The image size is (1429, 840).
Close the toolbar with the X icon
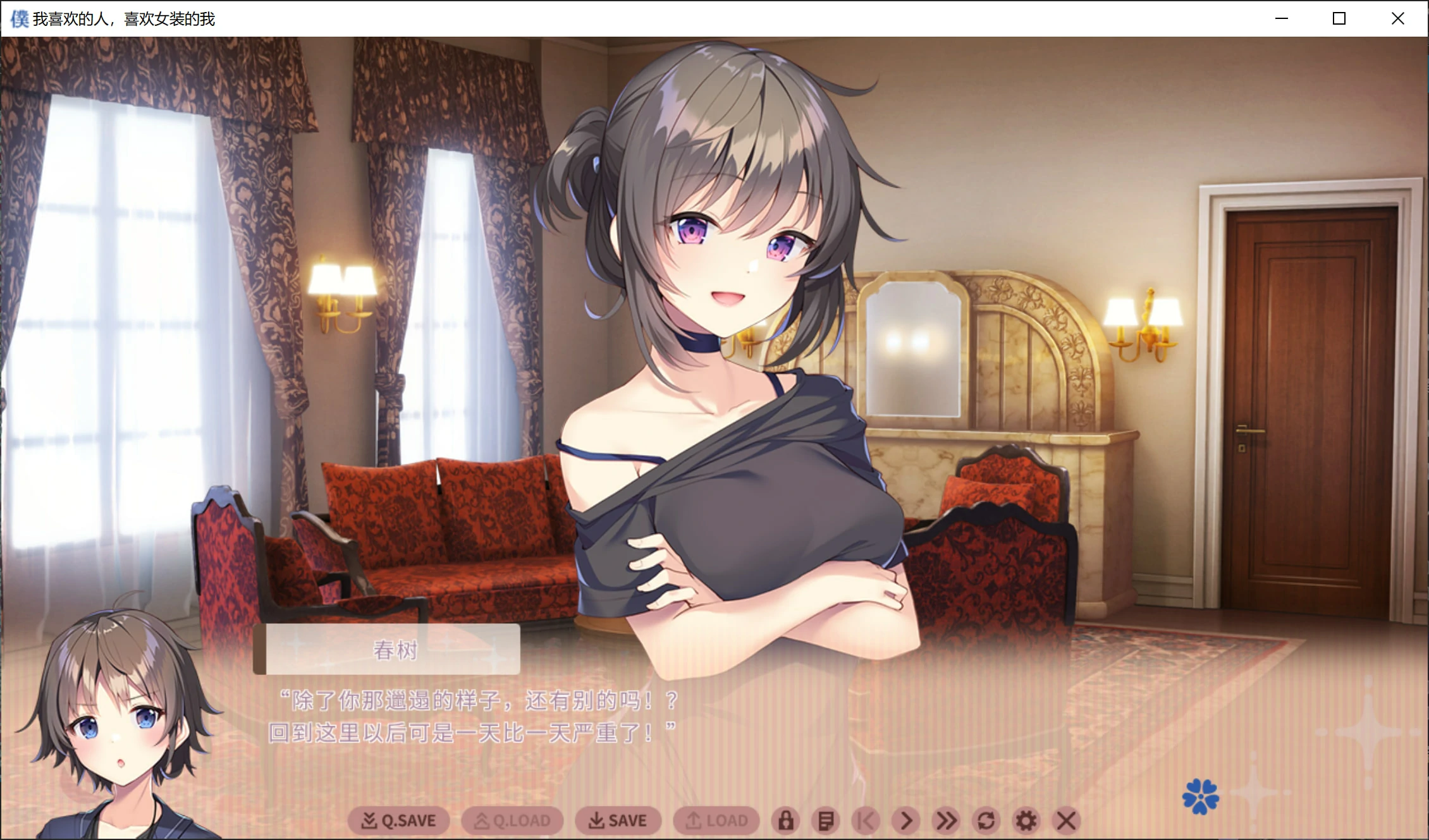[x=1065, y=820]
